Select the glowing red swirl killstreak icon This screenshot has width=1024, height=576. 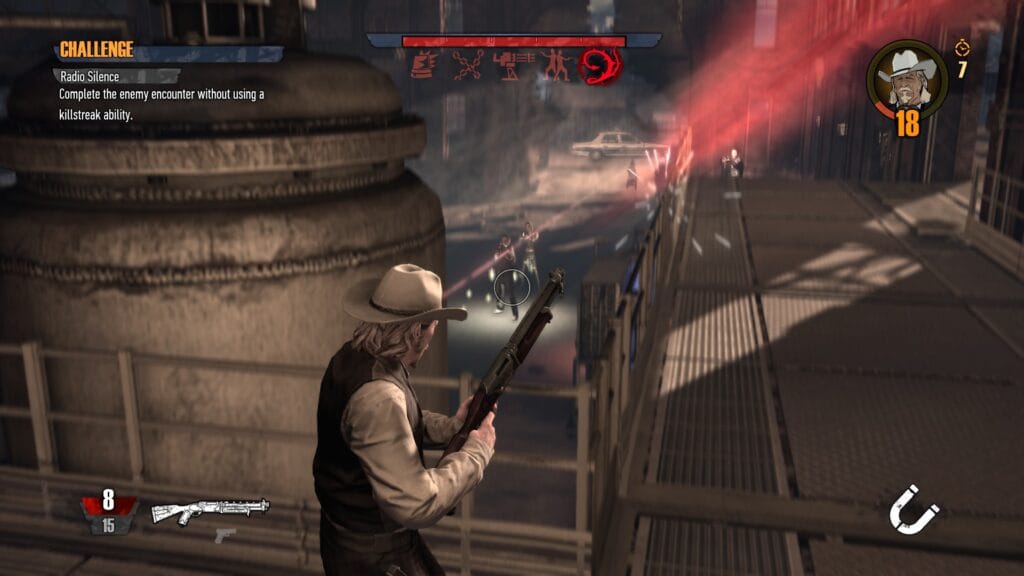pyautogui.click(x=600, y=66)
